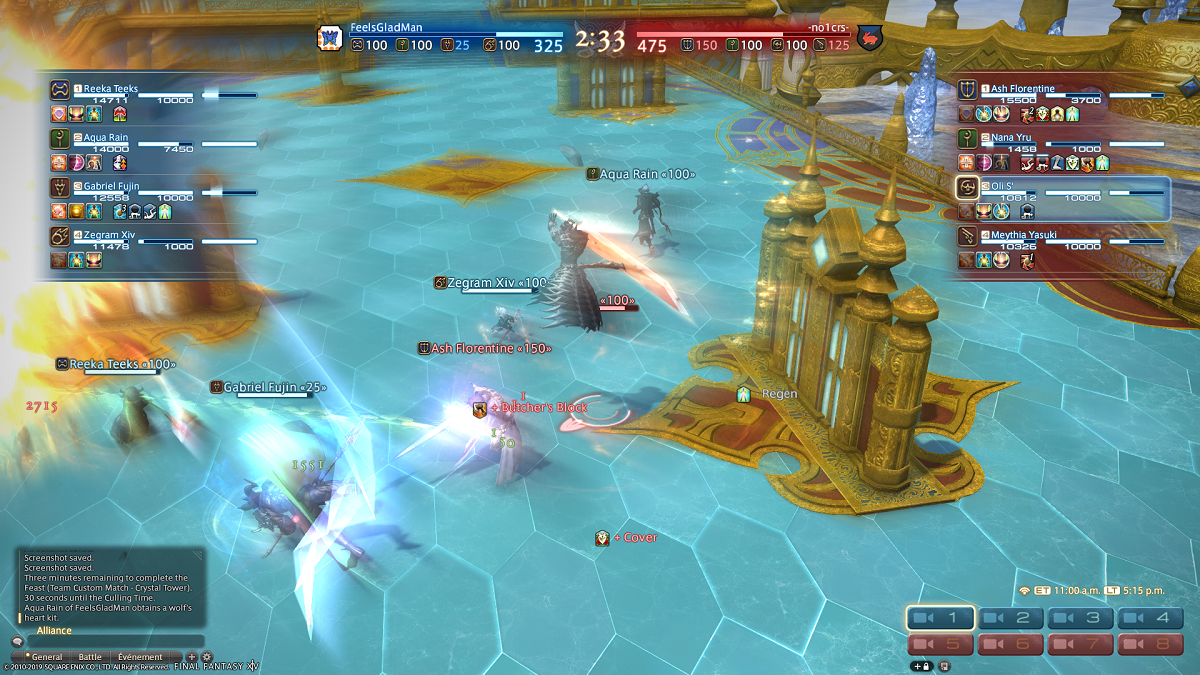Open the chat channel speech bubble
Viewport: 1200px width, 675px height.
pyautogui.click(x=17, y=641)
